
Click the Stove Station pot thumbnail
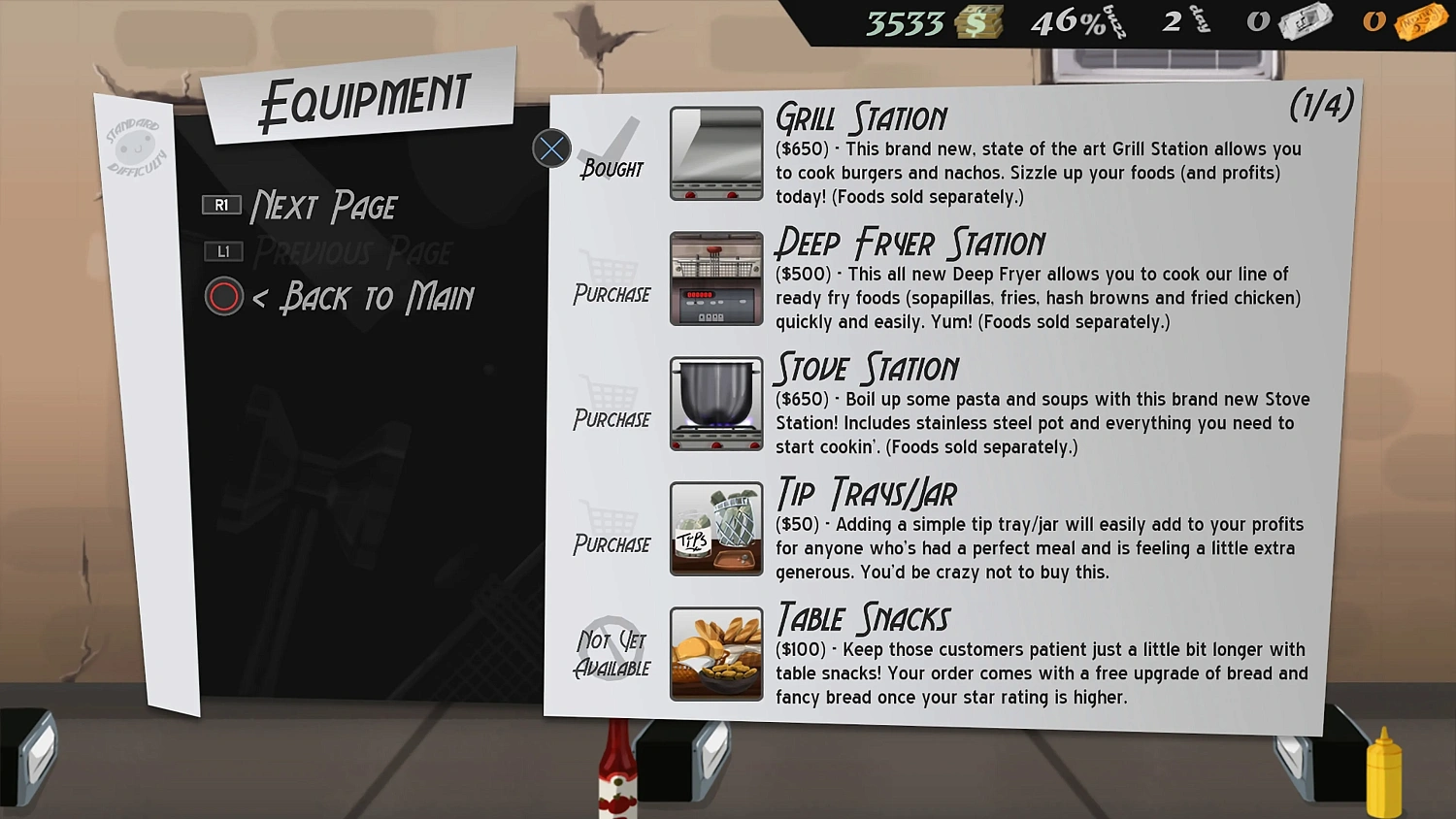point(715,404)
